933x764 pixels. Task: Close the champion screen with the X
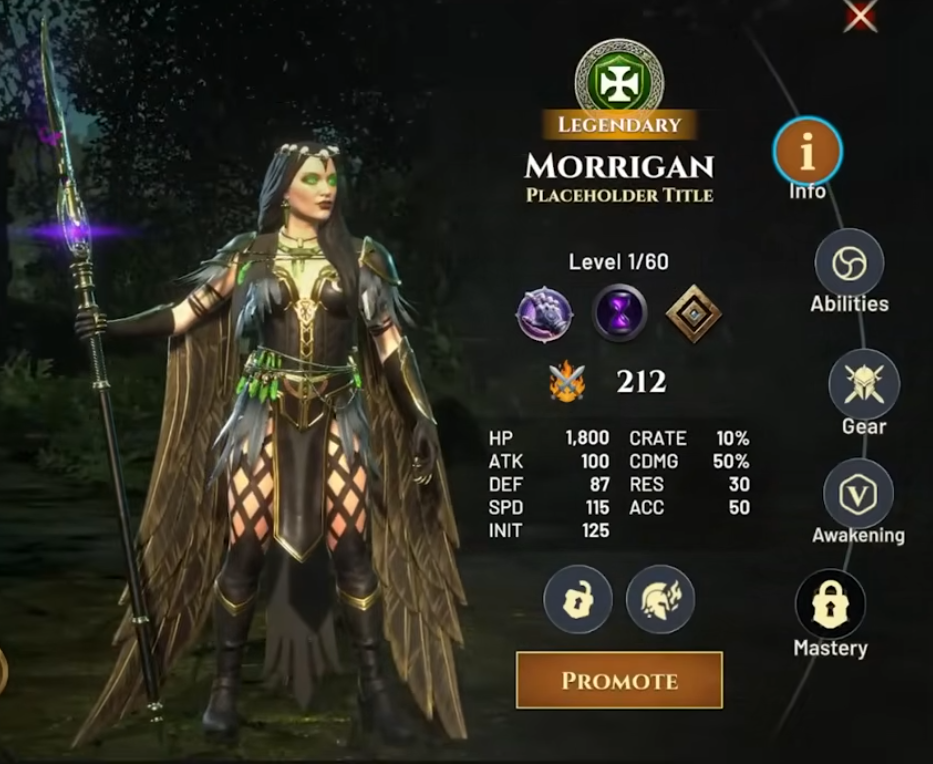point(860,16)
